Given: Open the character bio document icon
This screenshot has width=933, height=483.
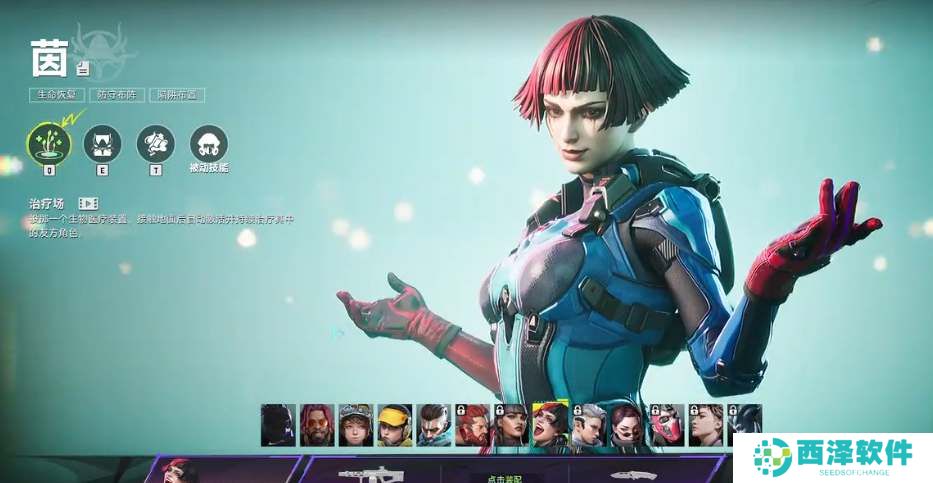Looking at the screenshot, I should 83,69.
